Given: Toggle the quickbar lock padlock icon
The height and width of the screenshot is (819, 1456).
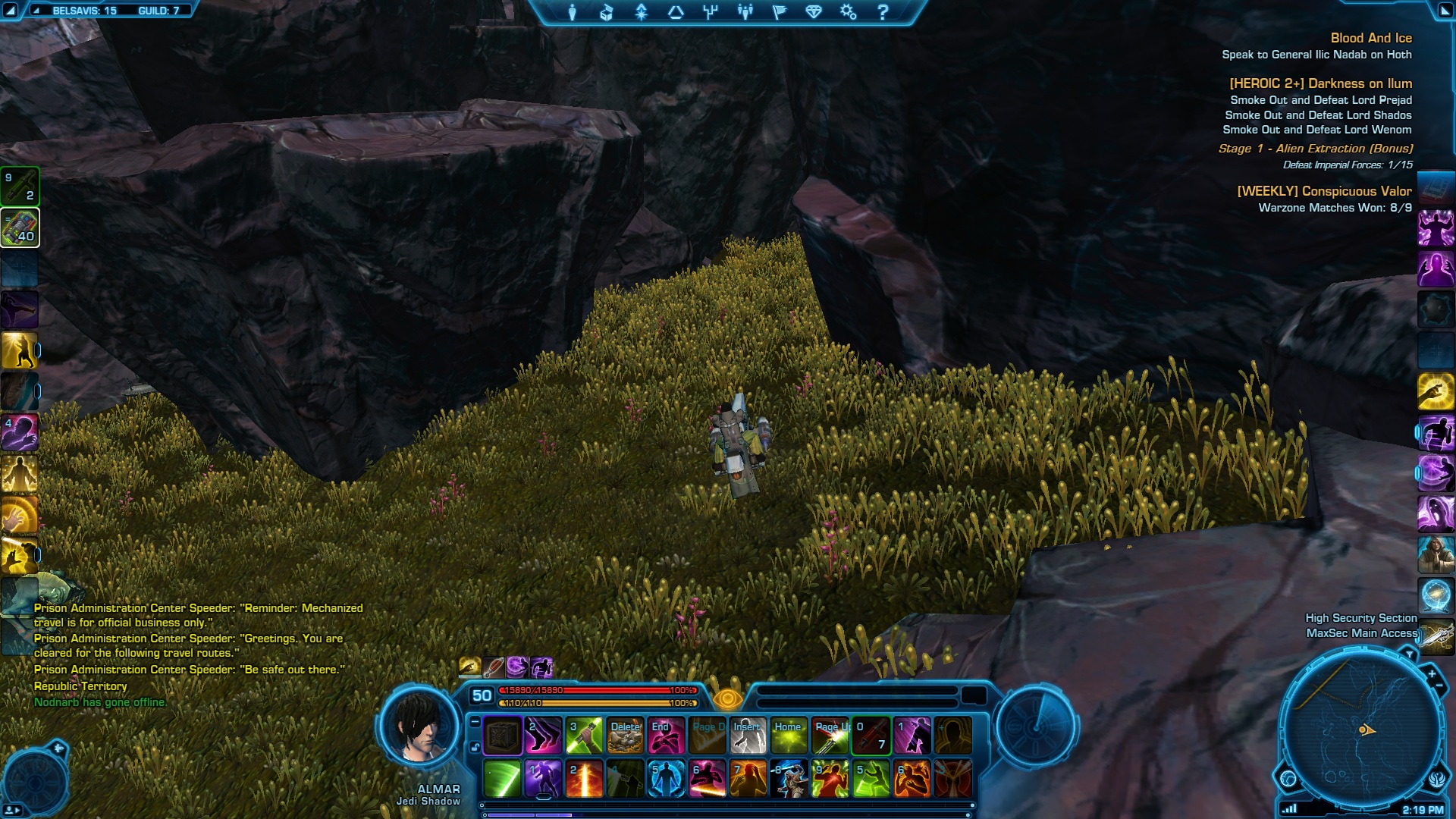Looking at the screenshot, I should [475, 747].
